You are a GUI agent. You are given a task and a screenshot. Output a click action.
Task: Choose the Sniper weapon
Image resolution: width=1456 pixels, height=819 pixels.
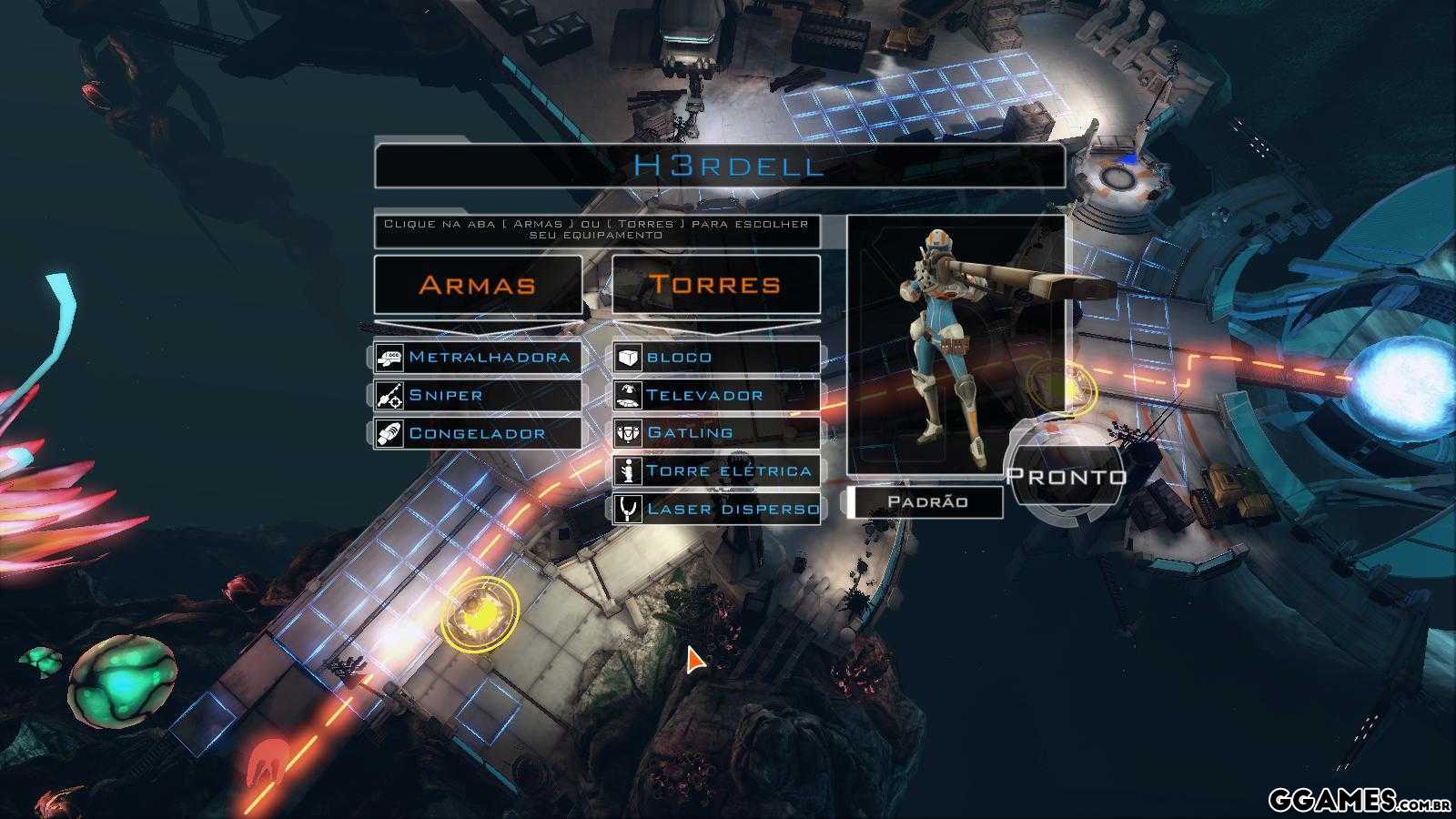point(478,395)
